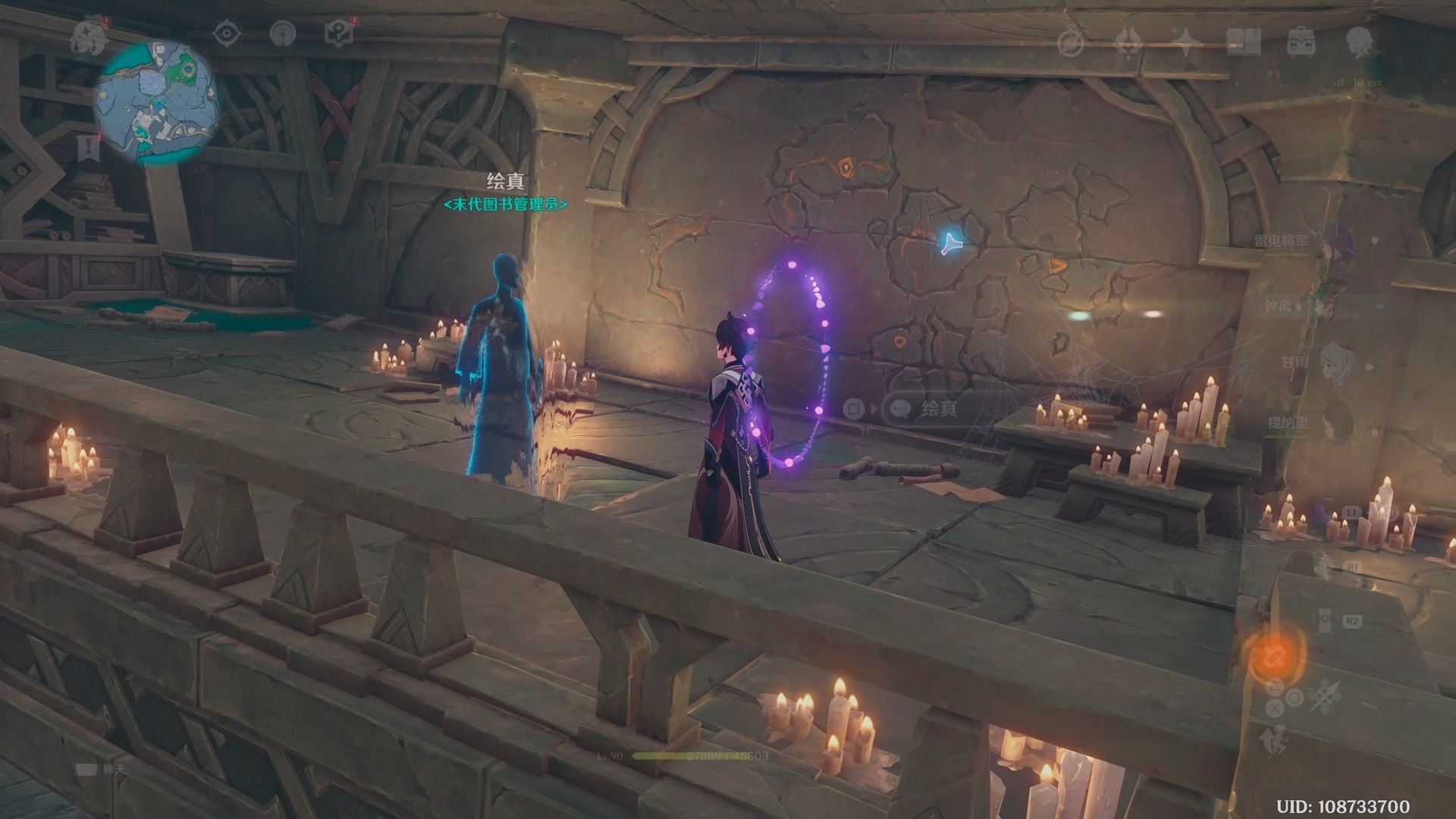Image resolution: width=1456 pixels, height=819 pixels.
Task: Open the Paimon menu icon
Action: click(88, 38)
